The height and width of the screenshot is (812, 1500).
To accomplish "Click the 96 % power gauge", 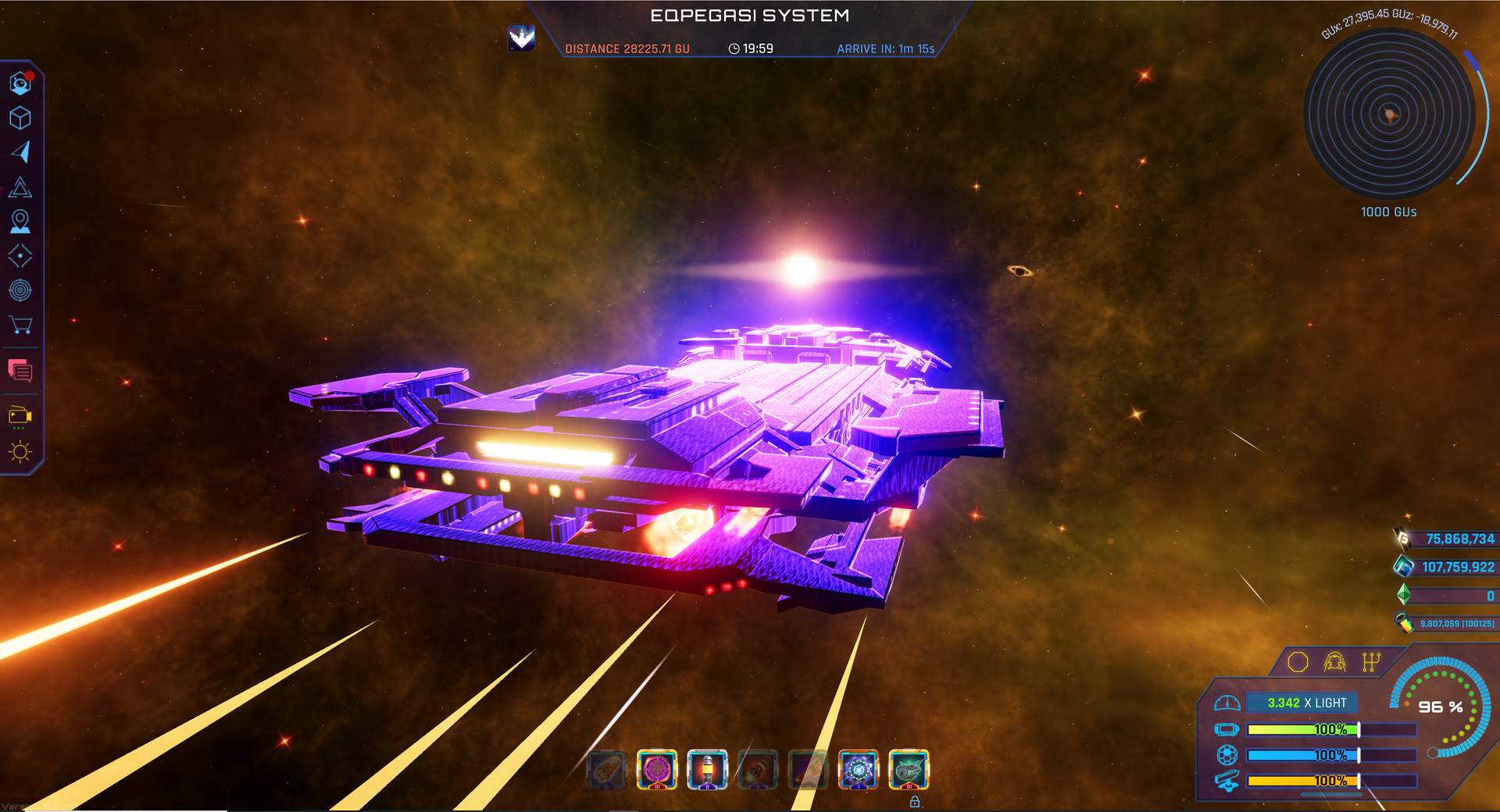I will point(1440,707).
